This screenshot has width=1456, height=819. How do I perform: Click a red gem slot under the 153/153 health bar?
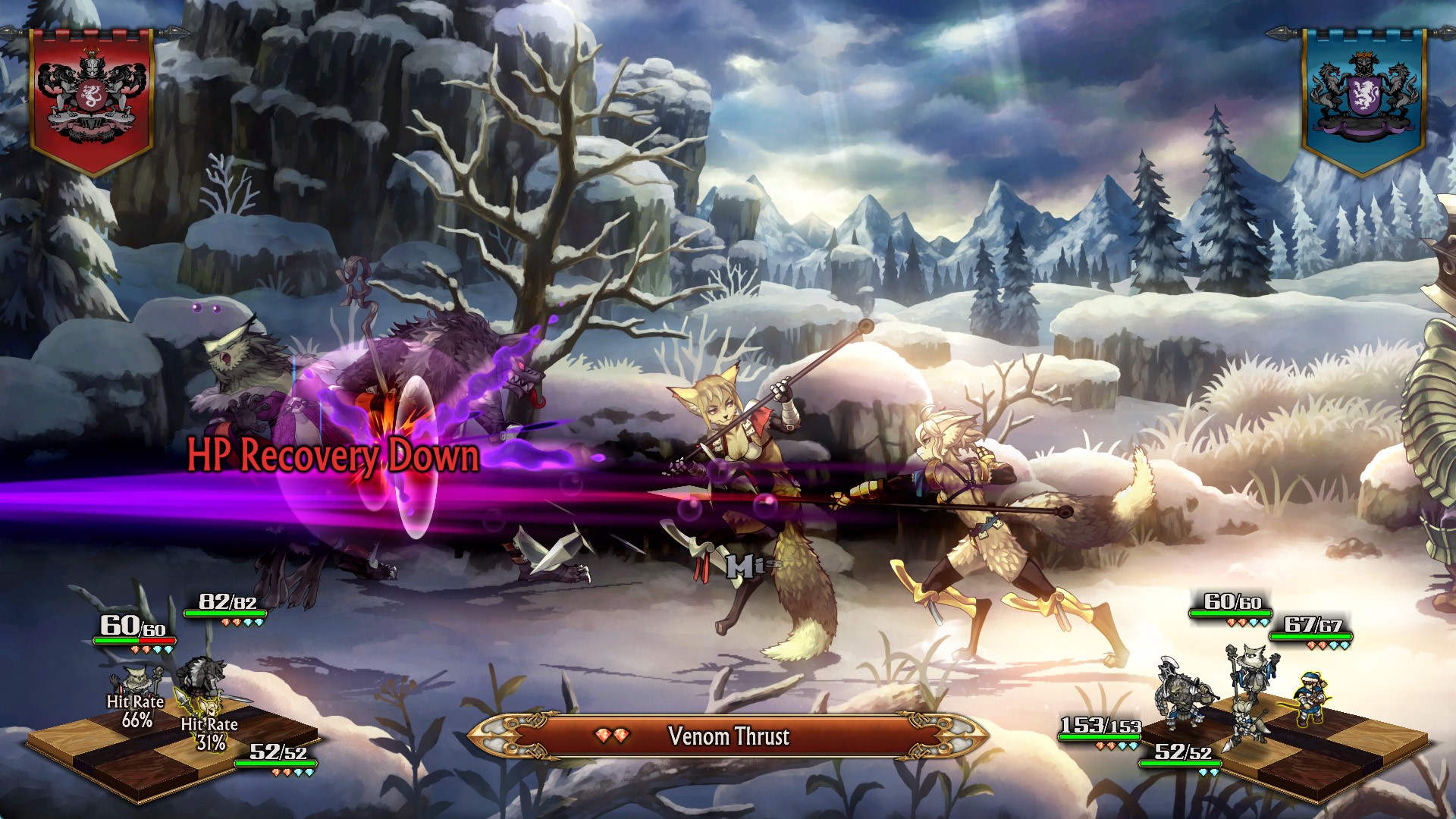1100,745
